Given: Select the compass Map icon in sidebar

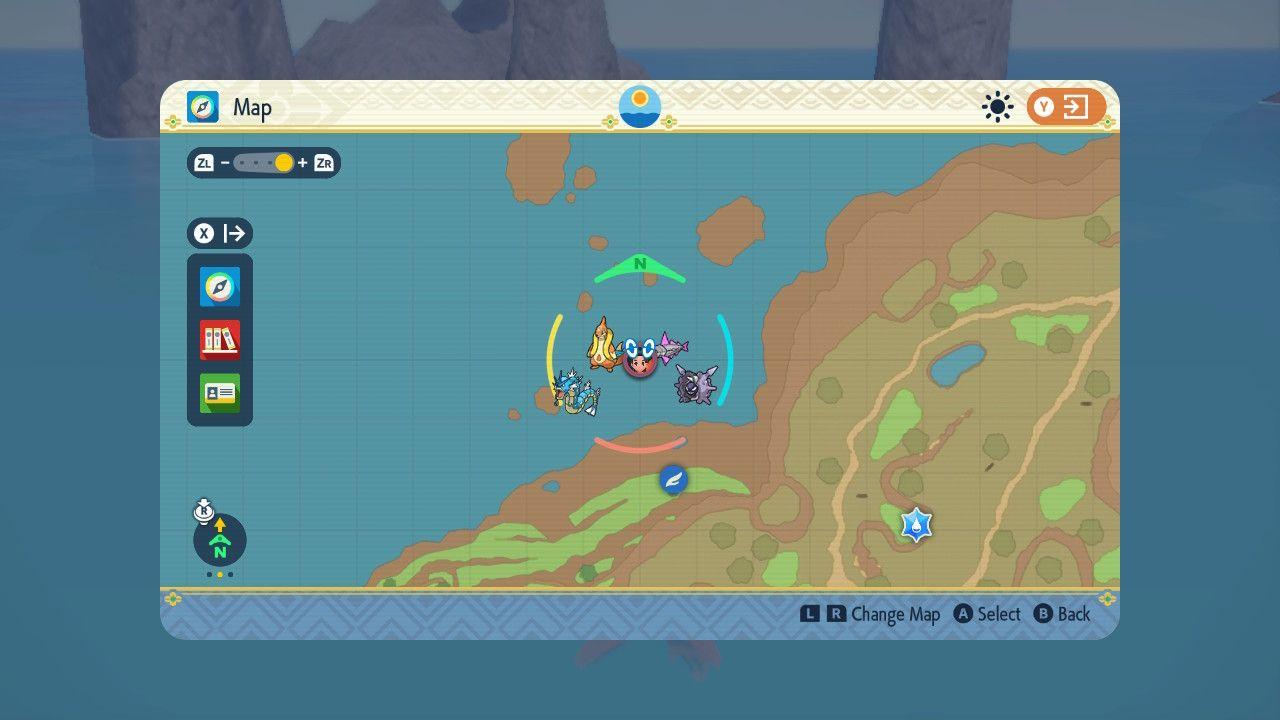Looking at the screenshot, I should click(219, 287).
